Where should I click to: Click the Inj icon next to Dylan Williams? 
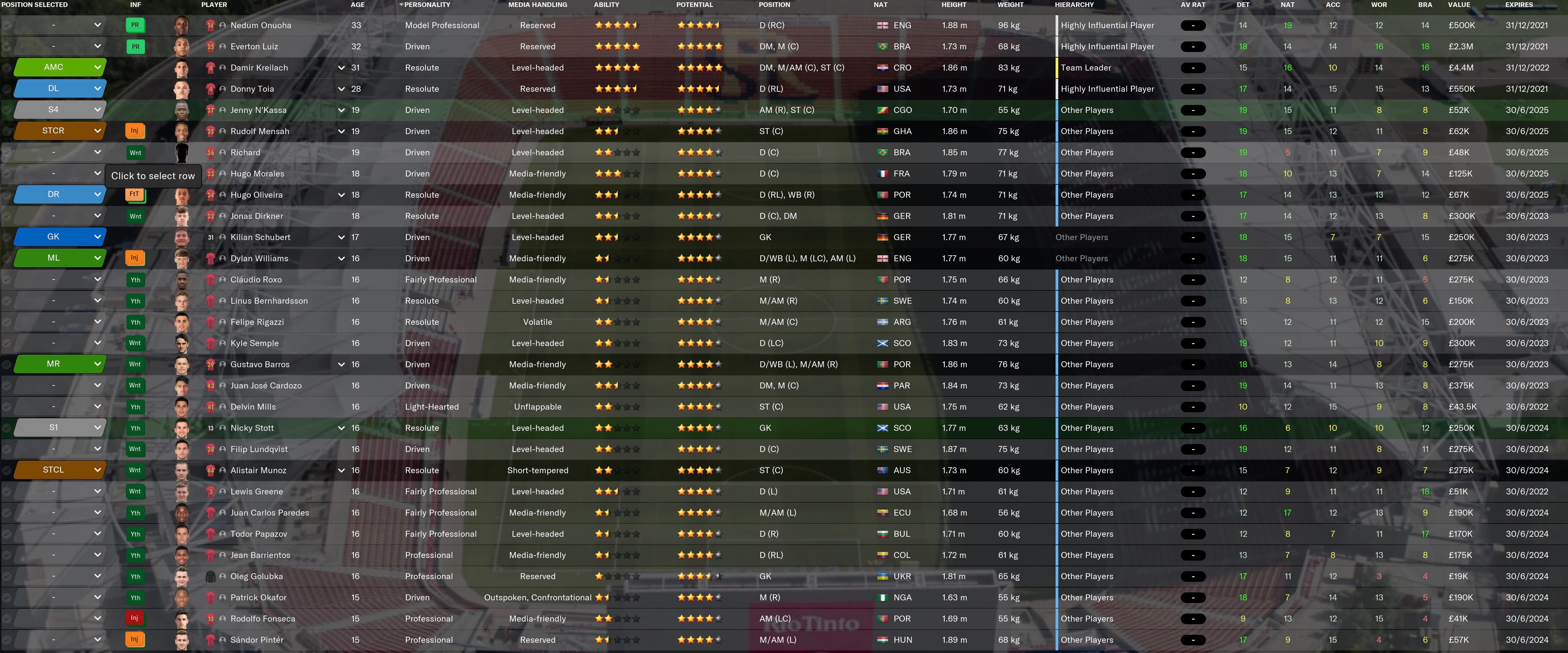[x=135, y=258]
